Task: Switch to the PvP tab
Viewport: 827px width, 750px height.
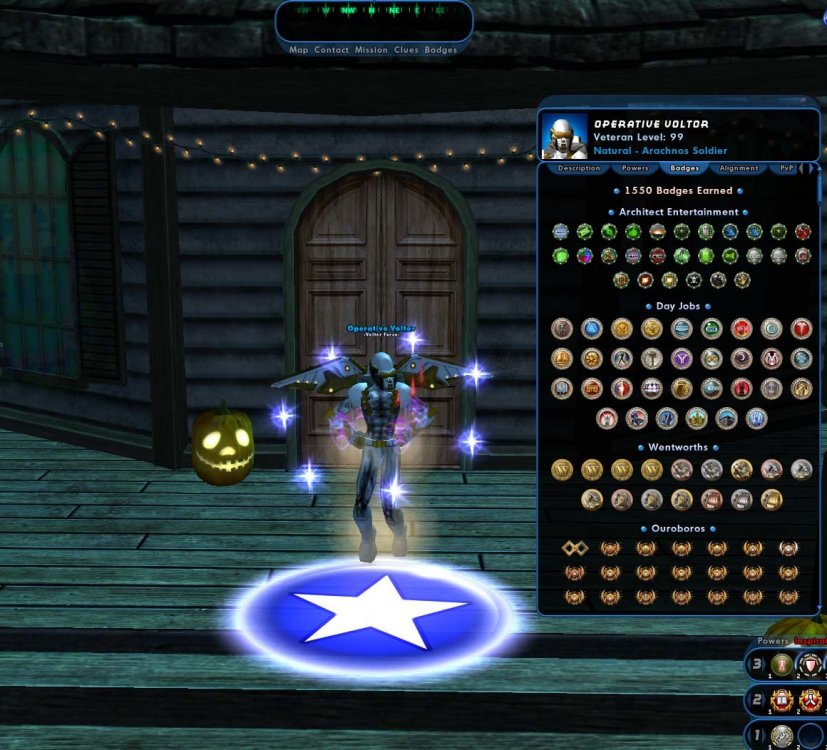Action: coord(787,168)
